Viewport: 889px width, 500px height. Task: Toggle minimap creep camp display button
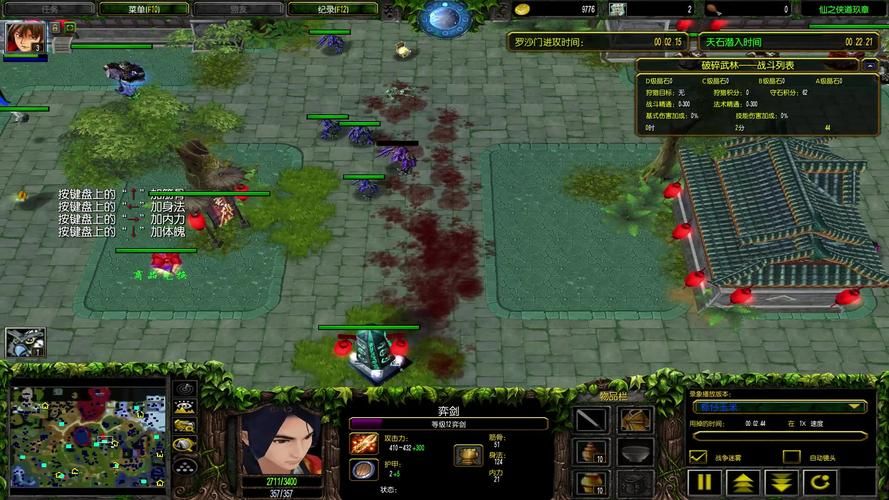pos(184,444)
